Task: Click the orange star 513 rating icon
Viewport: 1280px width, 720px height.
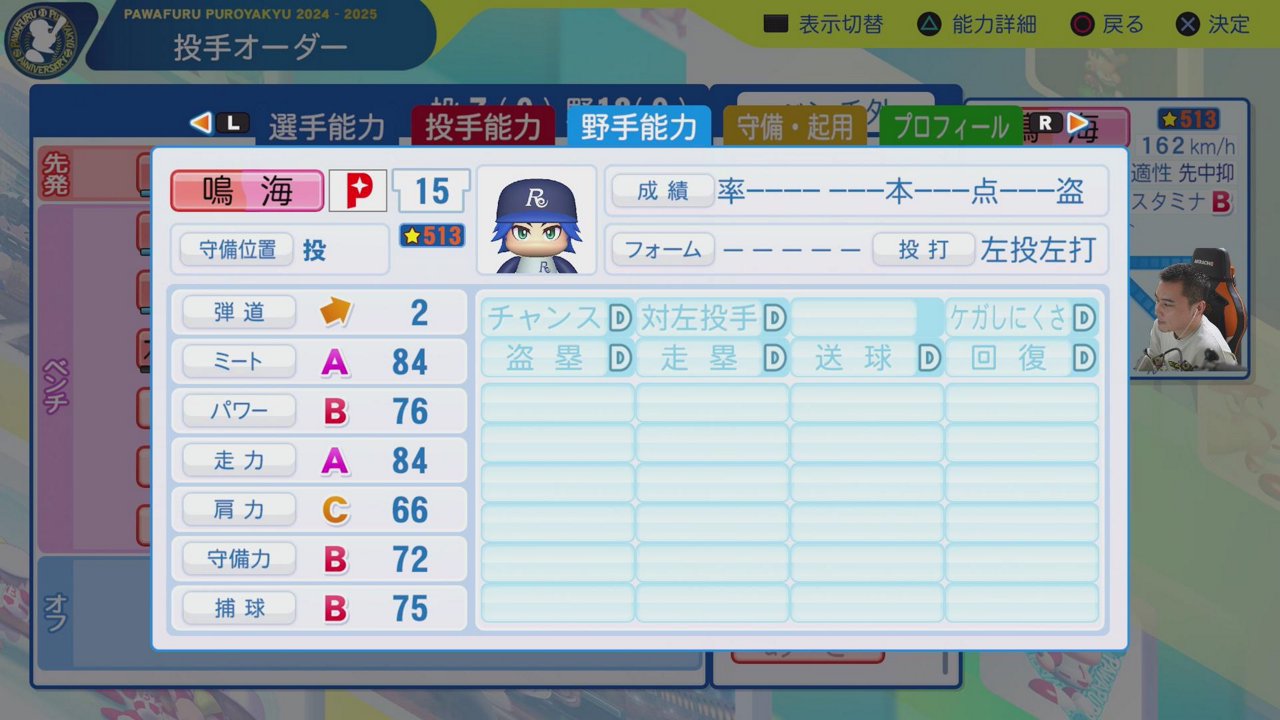Action: [432, 237]
